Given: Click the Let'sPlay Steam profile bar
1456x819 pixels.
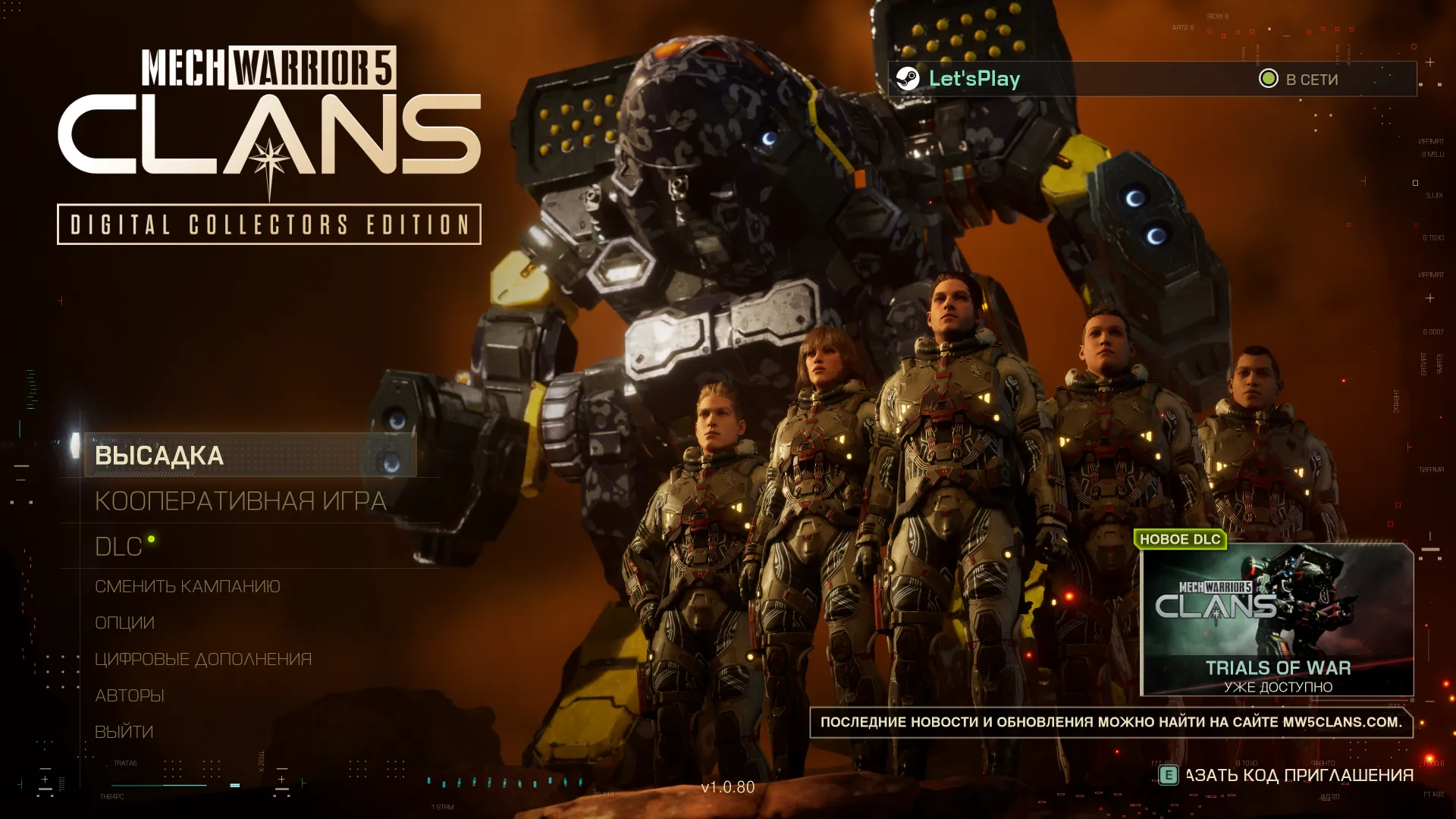Looking at the screenshot, I should [1151, 79].
